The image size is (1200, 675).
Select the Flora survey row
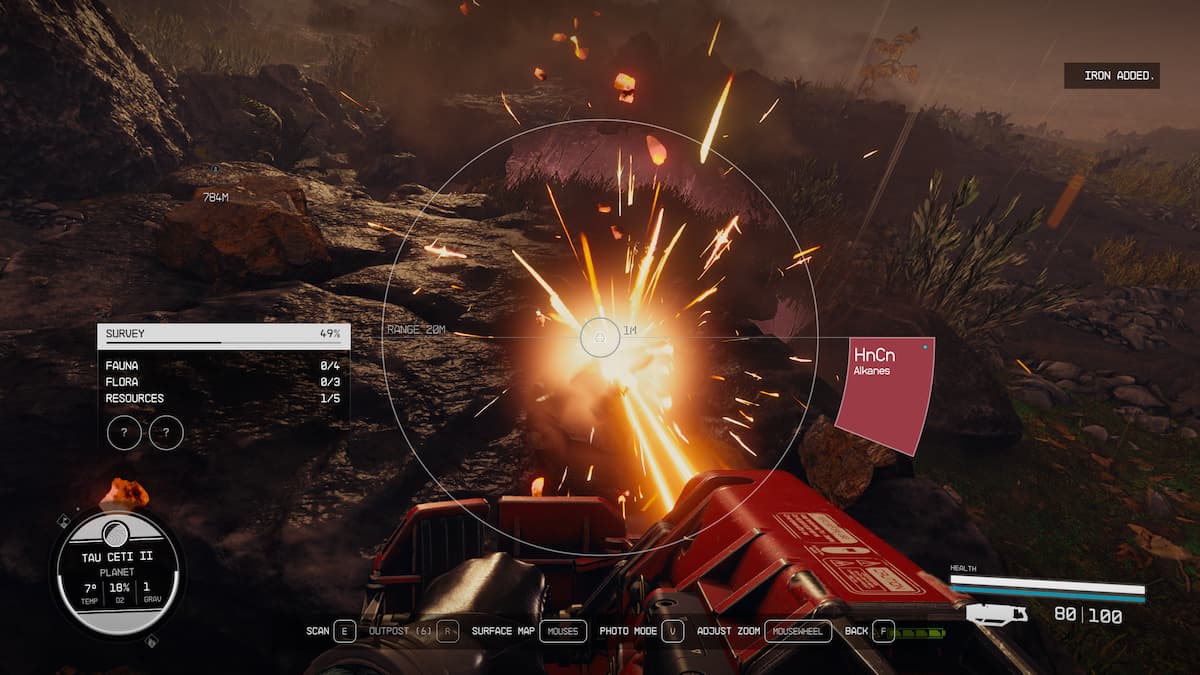point(223,382)
